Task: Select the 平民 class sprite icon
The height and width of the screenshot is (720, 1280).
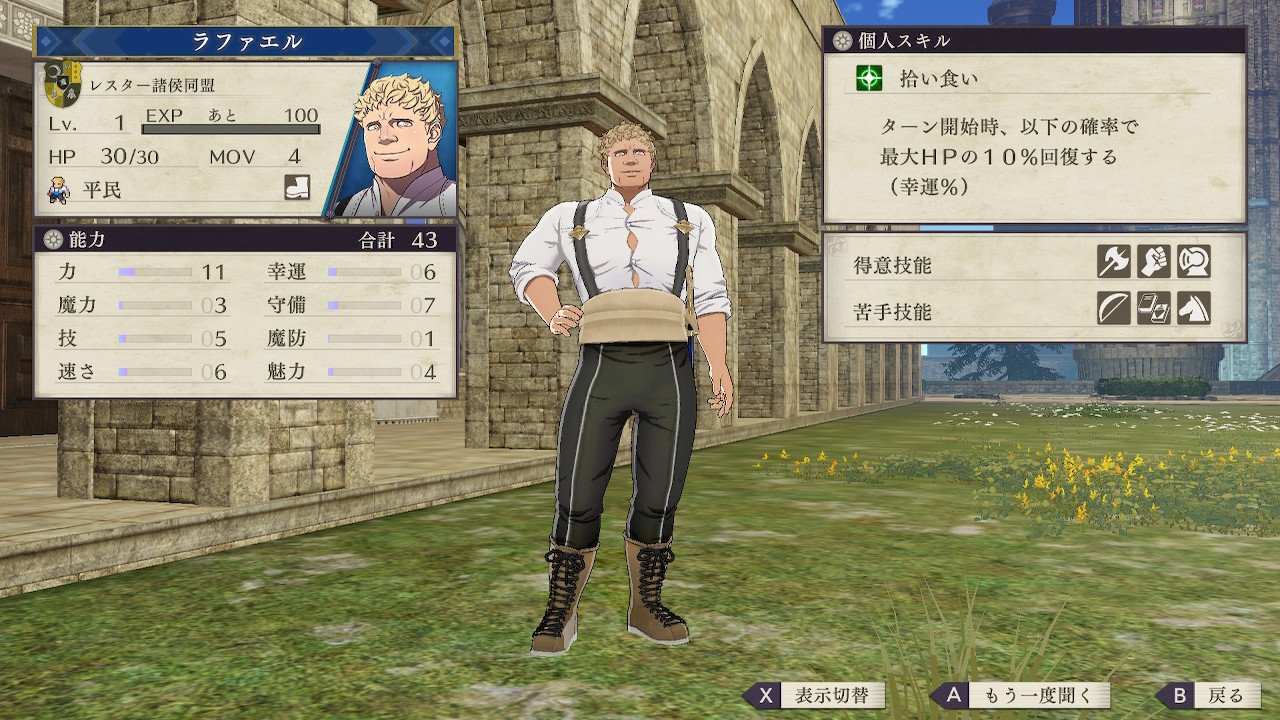Action: [59, 188]
